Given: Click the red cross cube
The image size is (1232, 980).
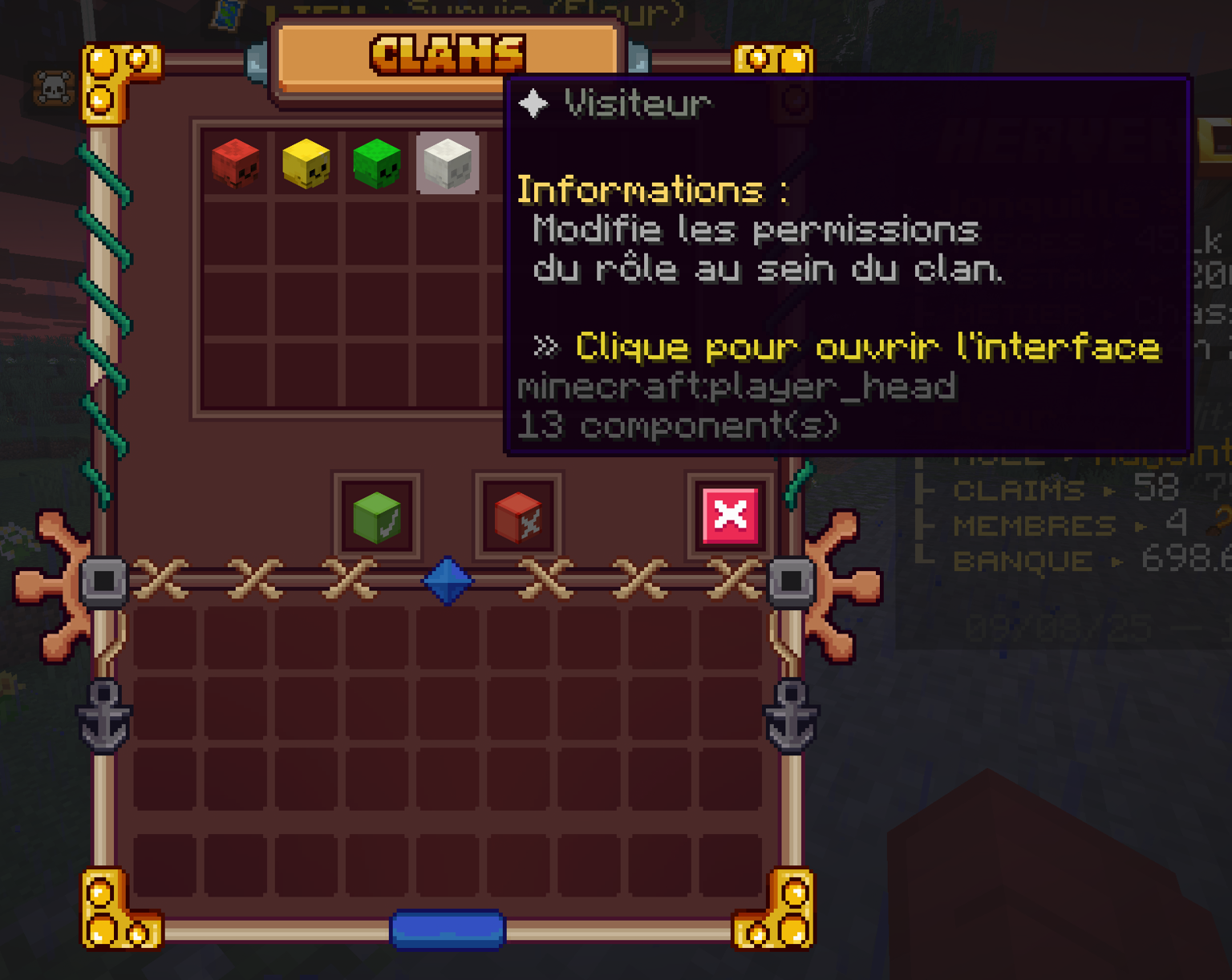Looking at the screenshot, I should (x=518, y=517).
